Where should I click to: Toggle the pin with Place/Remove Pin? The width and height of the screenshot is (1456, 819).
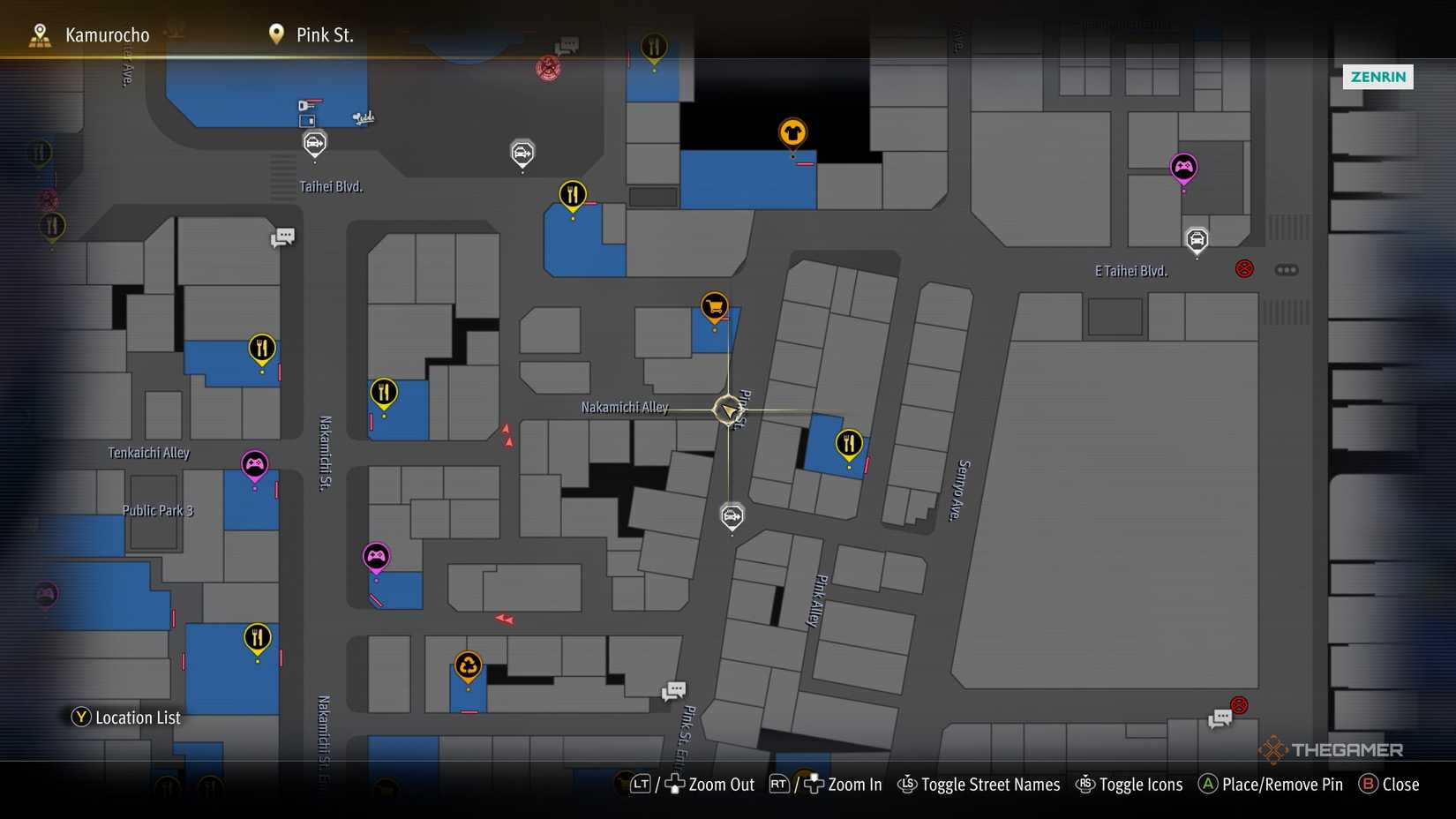click(x=1270, y=784)
